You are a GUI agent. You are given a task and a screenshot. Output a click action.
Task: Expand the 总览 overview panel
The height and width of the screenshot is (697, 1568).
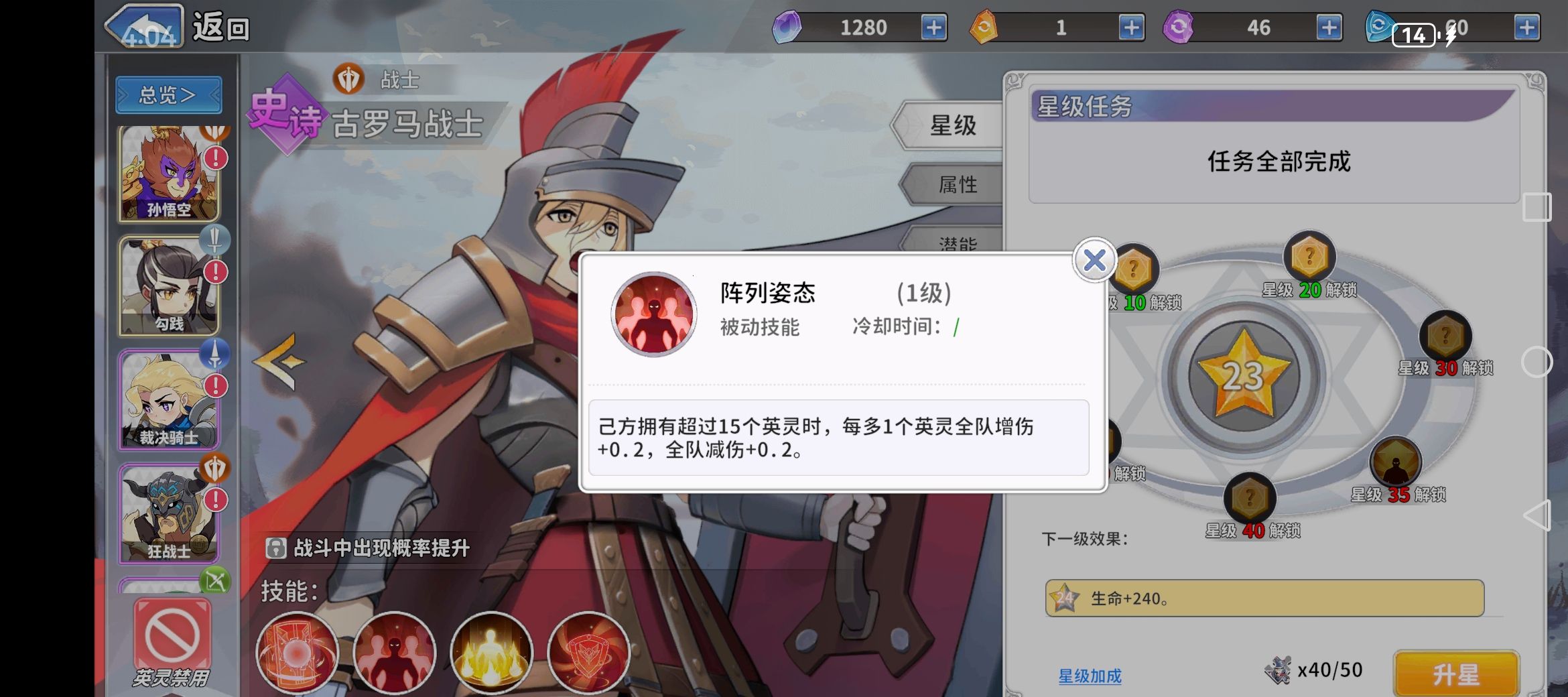(168, 94)
